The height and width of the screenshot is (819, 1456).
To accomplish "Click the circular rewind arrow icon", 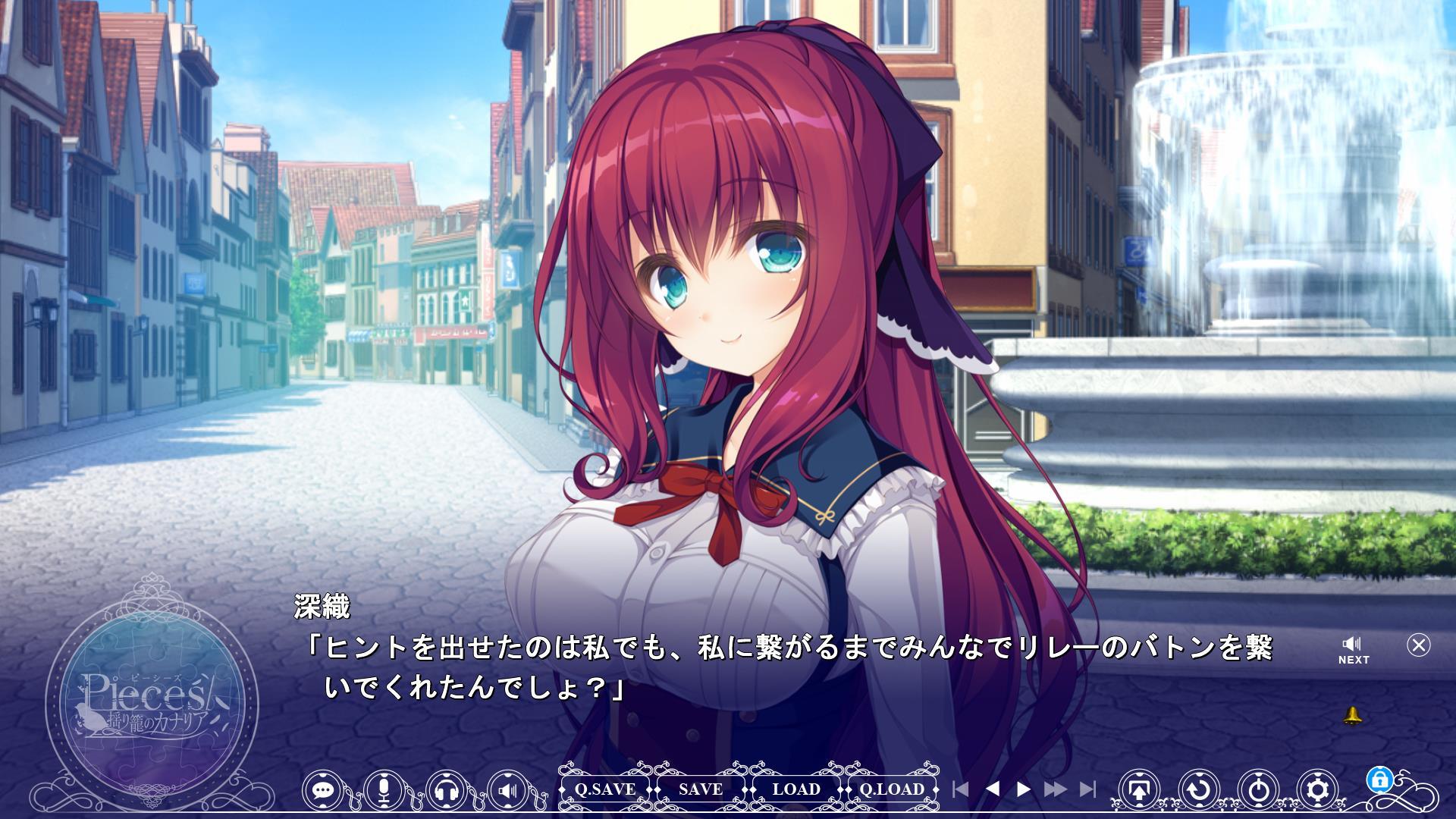I will coord(1199,790).
